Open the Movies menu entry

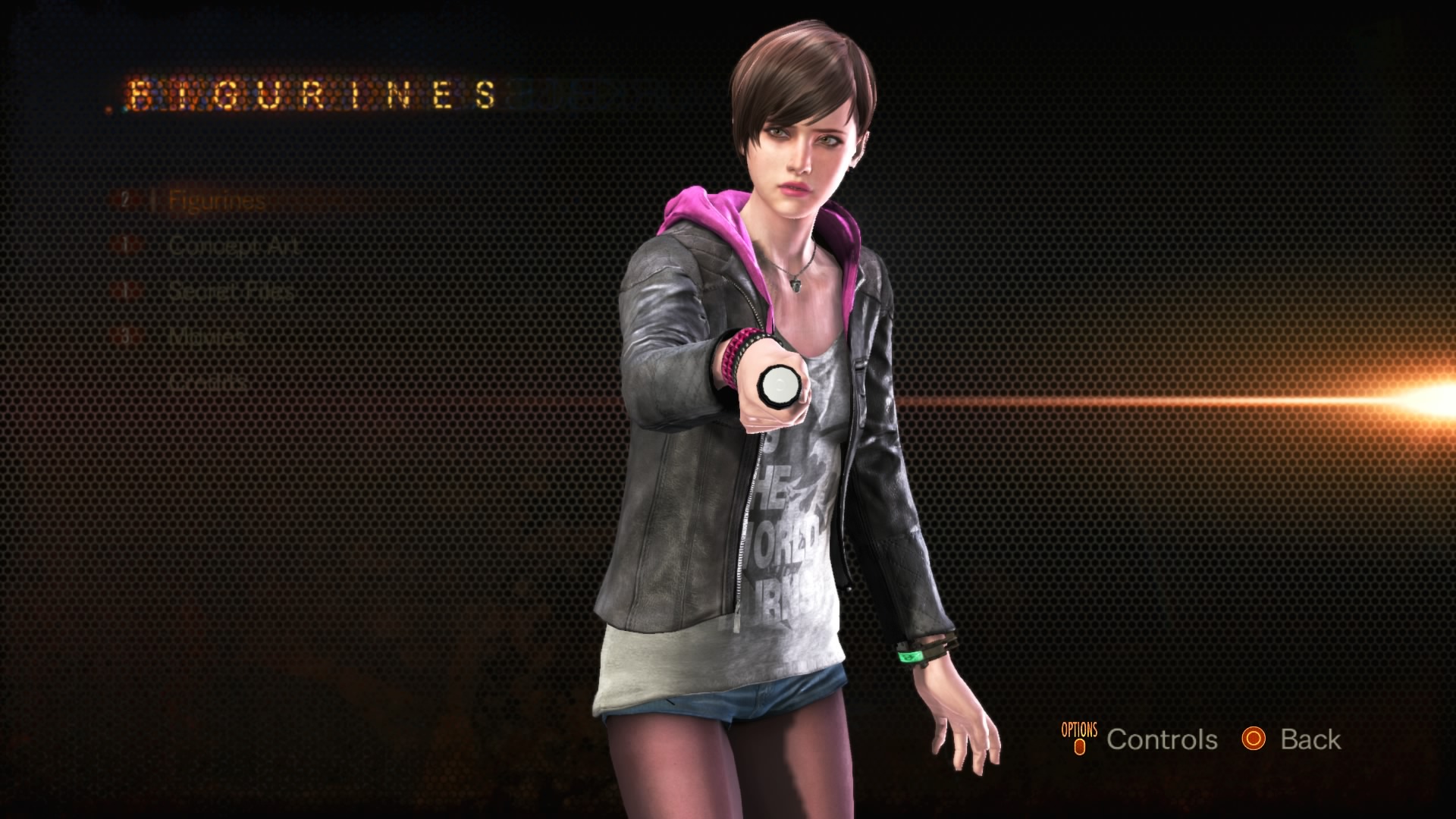coord(206,336)
